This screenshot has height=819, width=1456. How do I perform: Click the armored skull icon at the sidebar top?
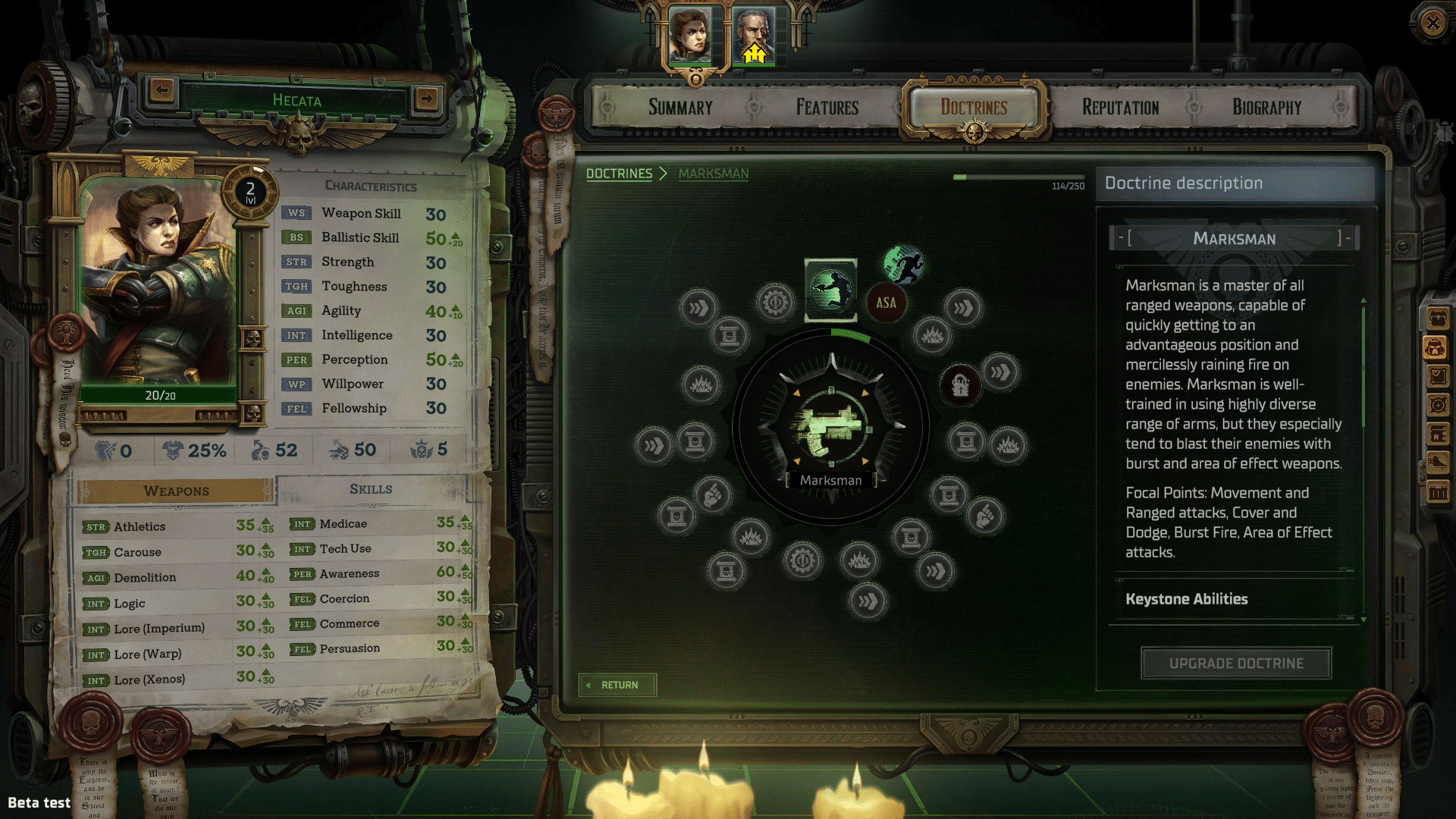1436,318
